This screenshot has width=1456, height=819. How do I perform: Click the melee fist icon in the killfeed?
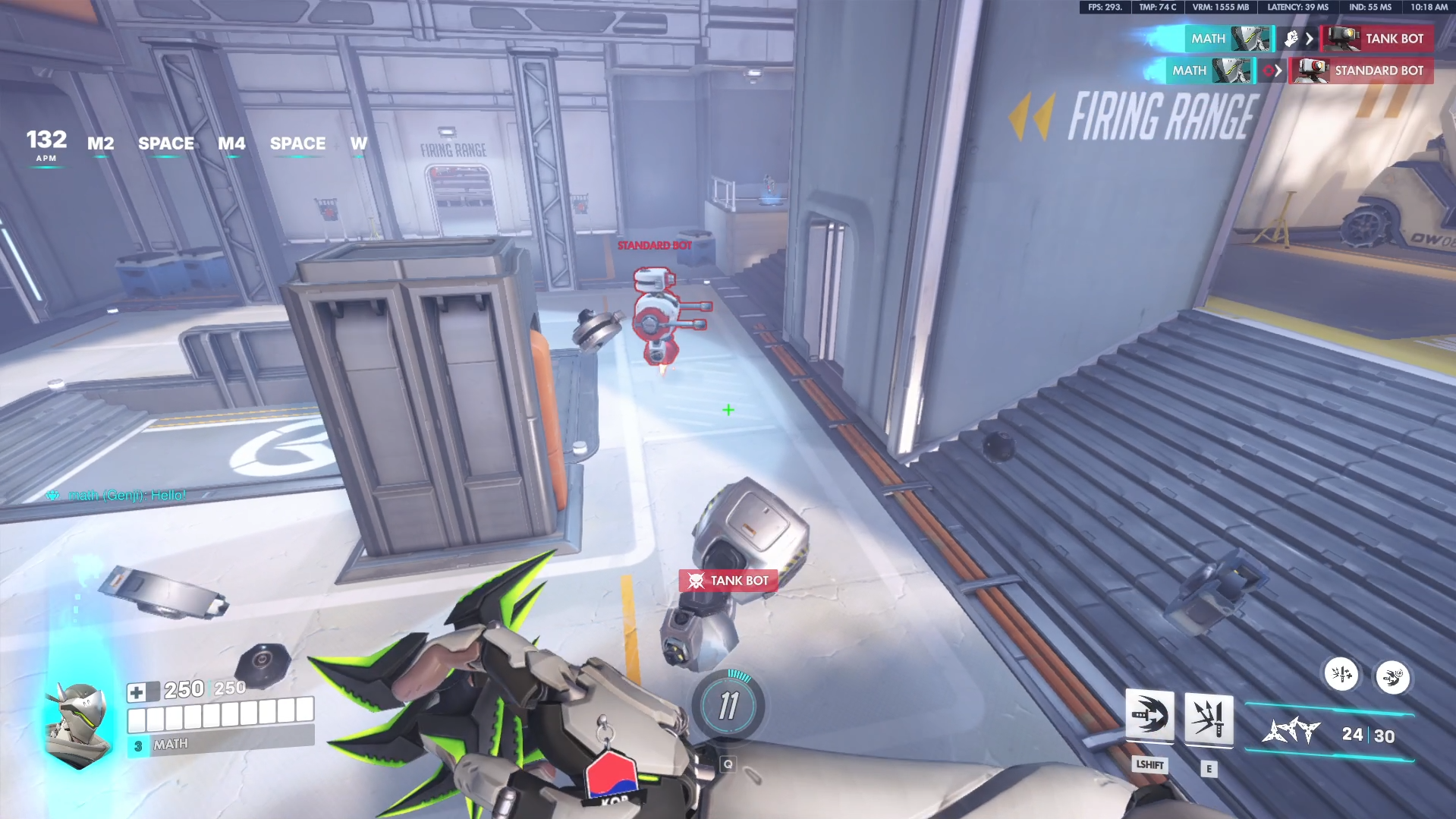click(x=1292, y=39)
